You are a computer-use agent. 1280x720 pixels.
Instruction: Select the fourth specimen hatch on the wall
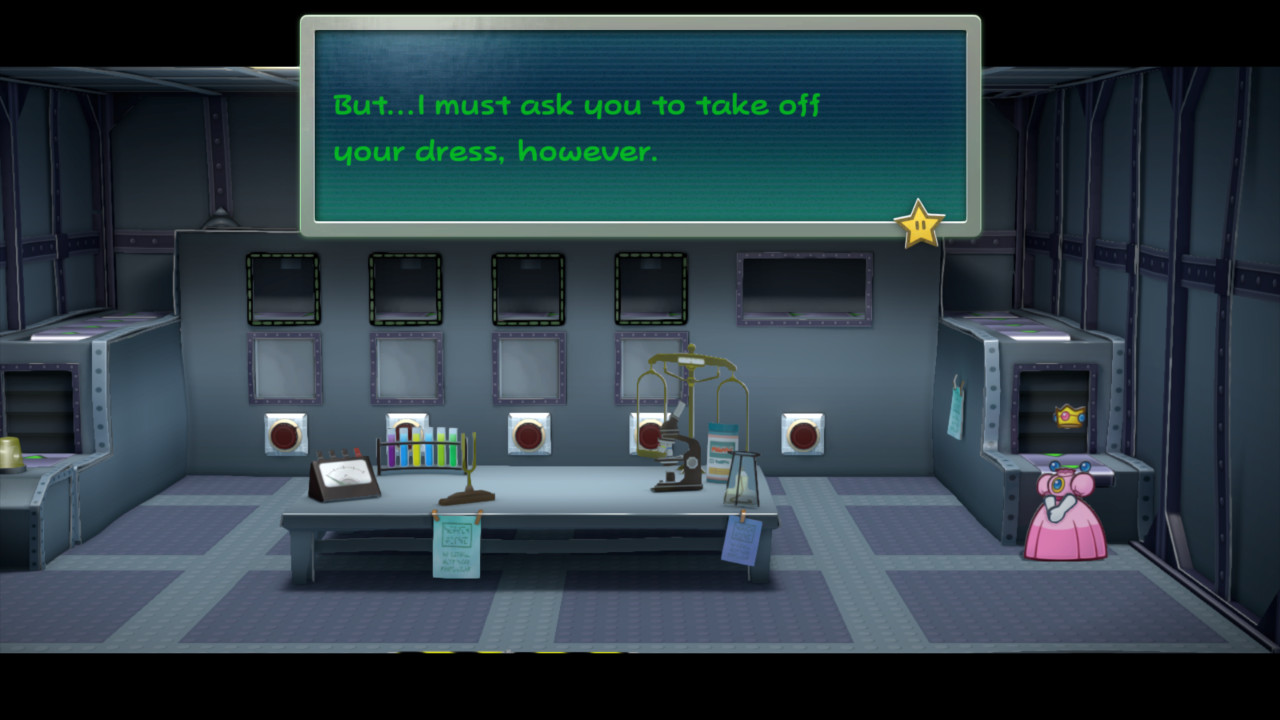point(651,287)
